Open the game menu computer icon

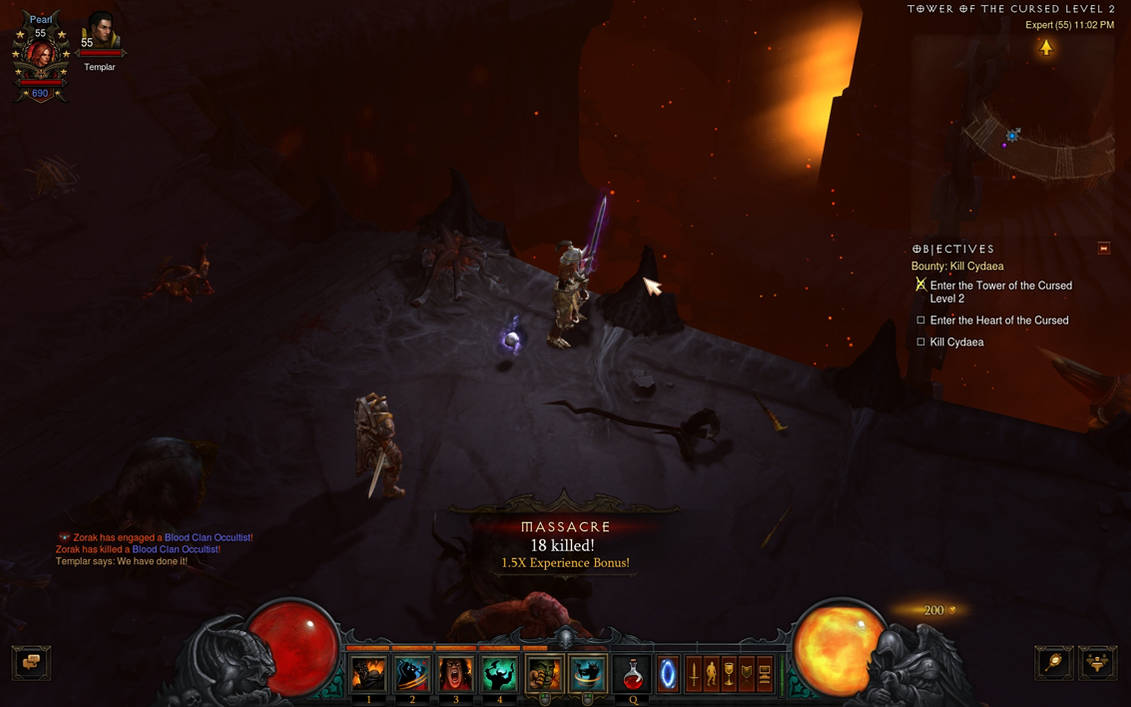(x=765, y=674)
